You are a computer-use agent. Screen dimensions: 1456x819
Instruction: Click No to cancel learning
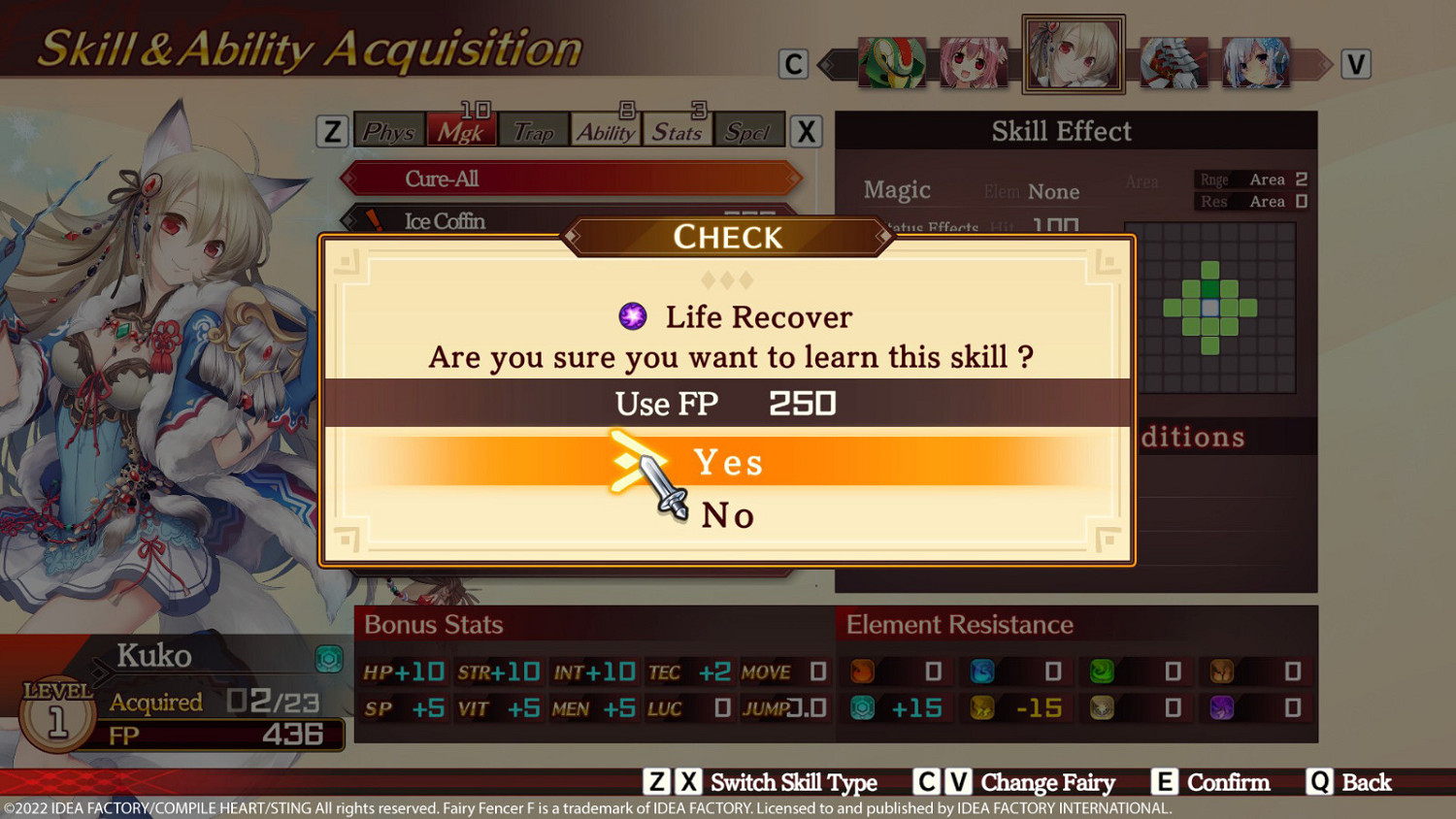tap(728, 514)
